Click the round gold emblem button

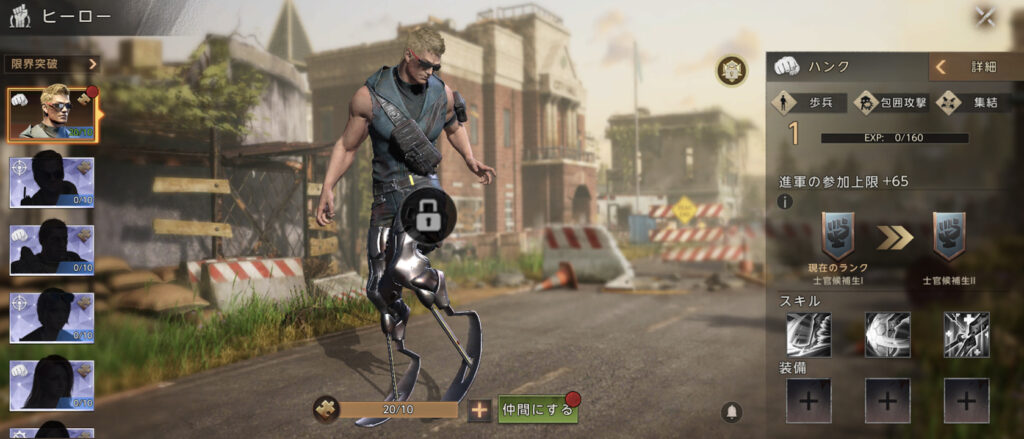coord(732,70)
